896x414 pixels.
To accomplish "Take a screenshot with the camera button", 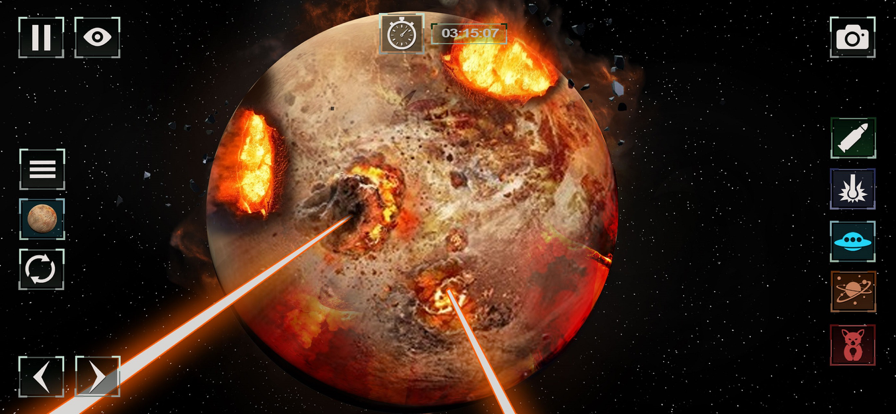I will [x=852, y=38].
